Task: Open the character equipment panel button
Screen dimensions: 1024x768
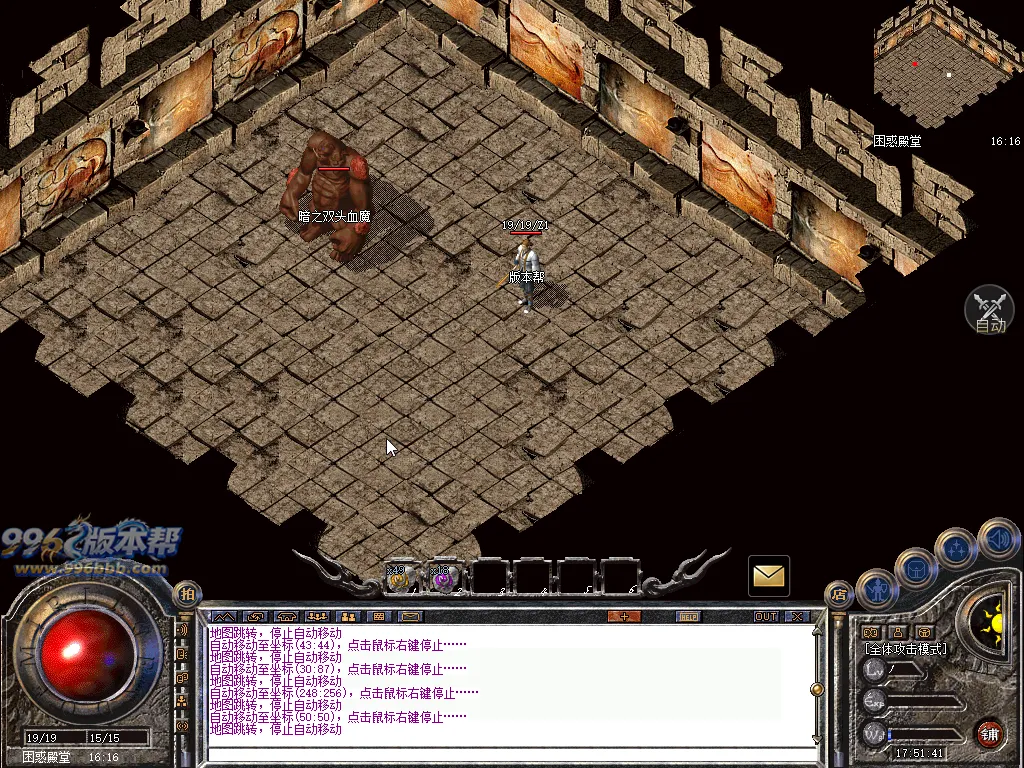Action: click(877, 592)
